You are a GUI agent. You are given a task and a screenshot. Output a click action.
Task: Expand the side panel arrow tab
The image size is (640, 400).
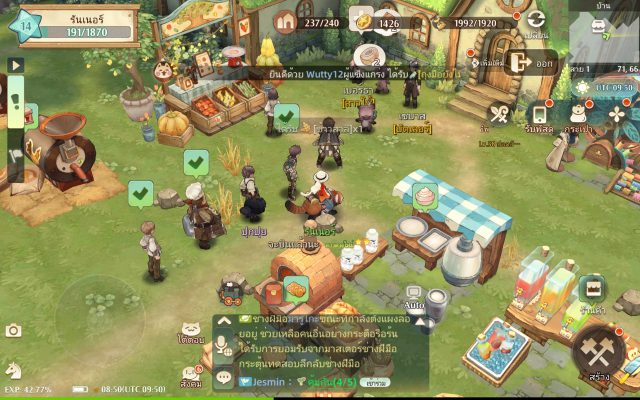tap(15, 65)
